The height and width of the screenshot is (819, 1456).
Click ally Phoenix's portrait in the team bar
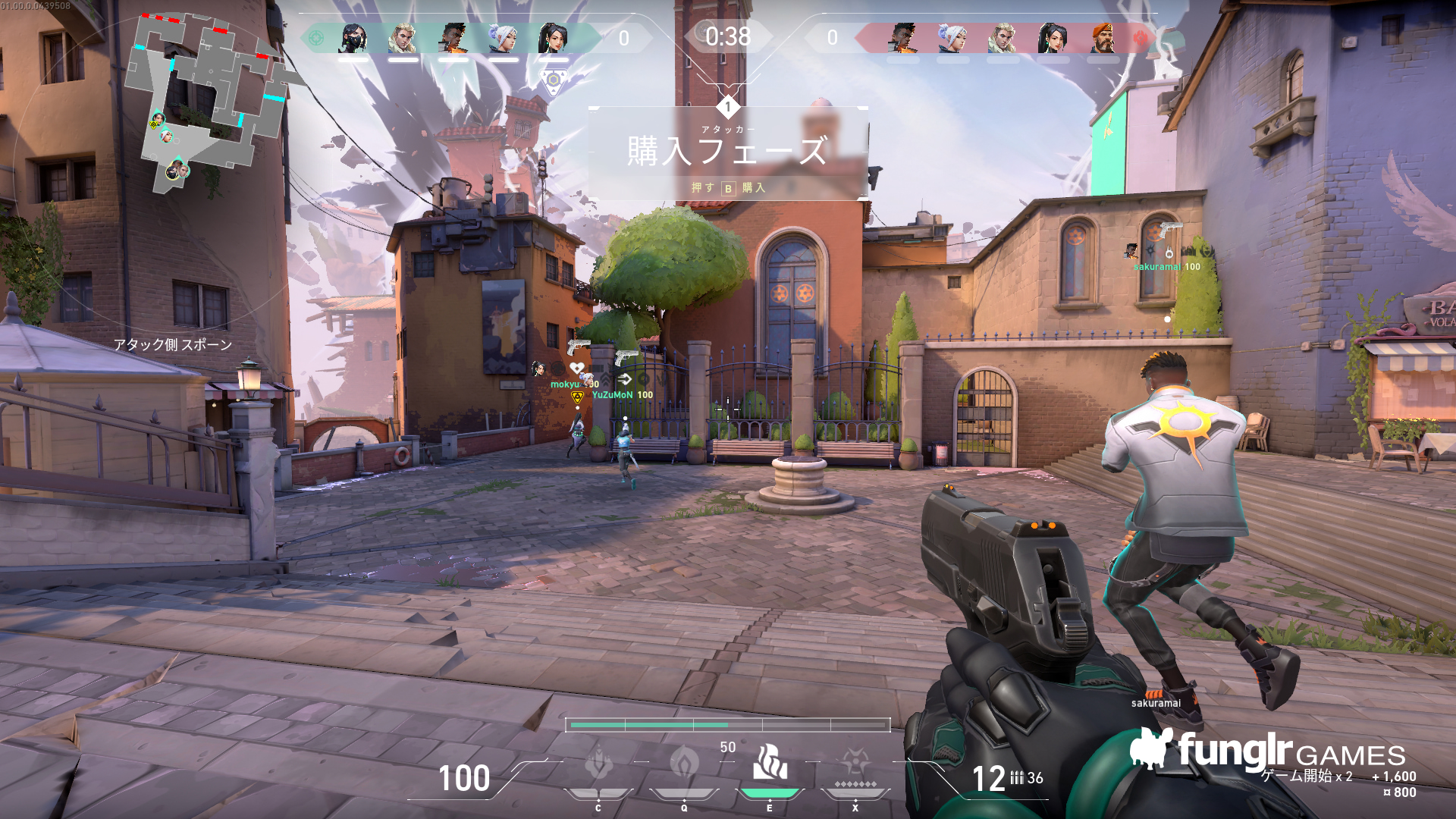click(x=453, y=38)
